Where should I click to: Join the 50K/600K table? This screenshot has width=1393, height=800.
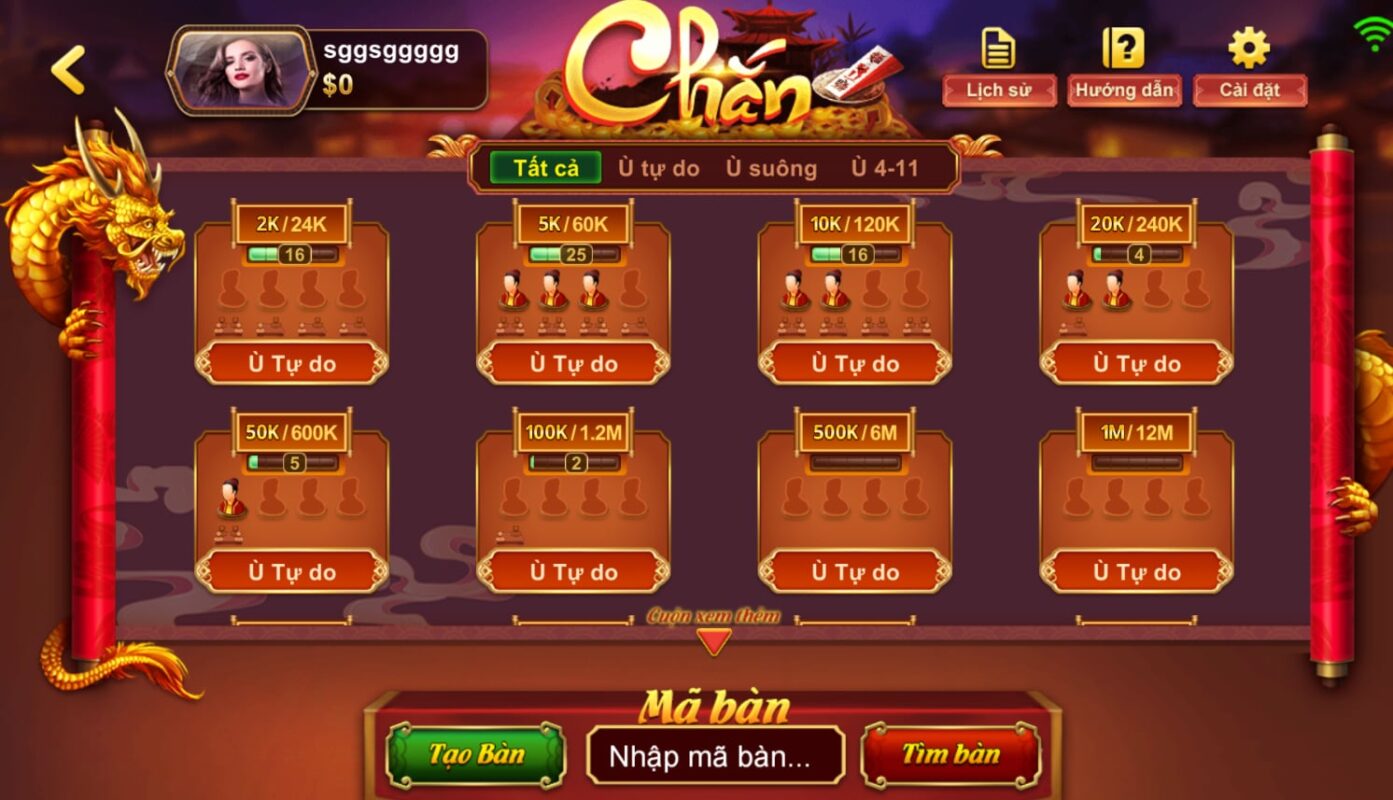point(292,572)
